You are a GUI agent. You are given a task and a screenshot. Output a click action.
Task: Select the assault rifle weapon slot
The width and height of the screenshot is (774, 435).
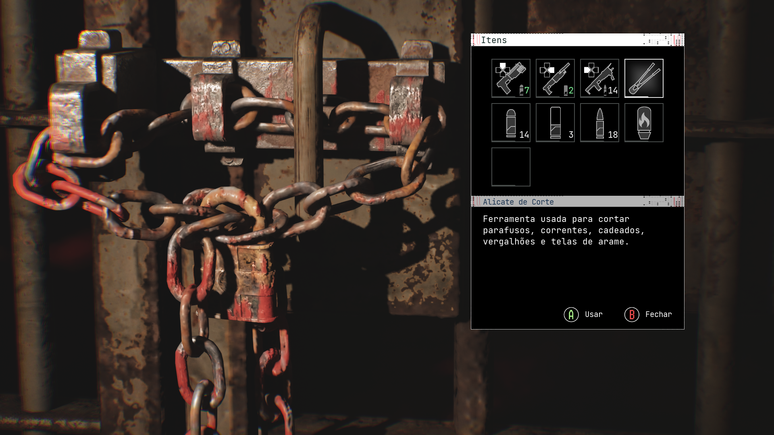pyautogui.click(x=599, y=78)
